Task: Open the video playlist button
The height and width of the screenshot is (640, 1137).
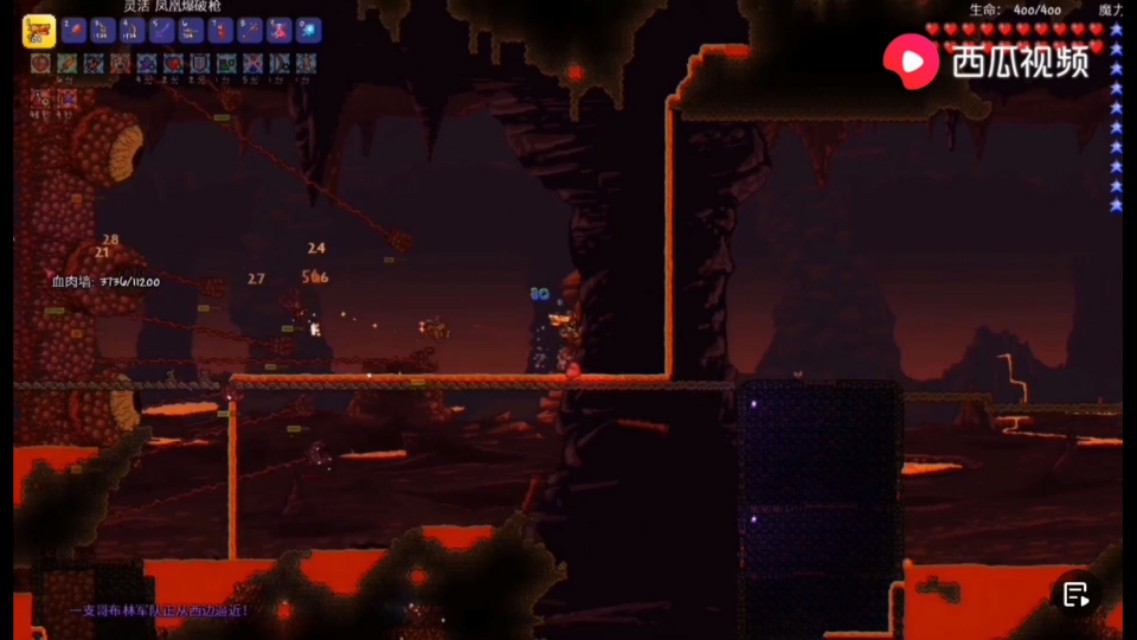Action: coord(1076,595)
